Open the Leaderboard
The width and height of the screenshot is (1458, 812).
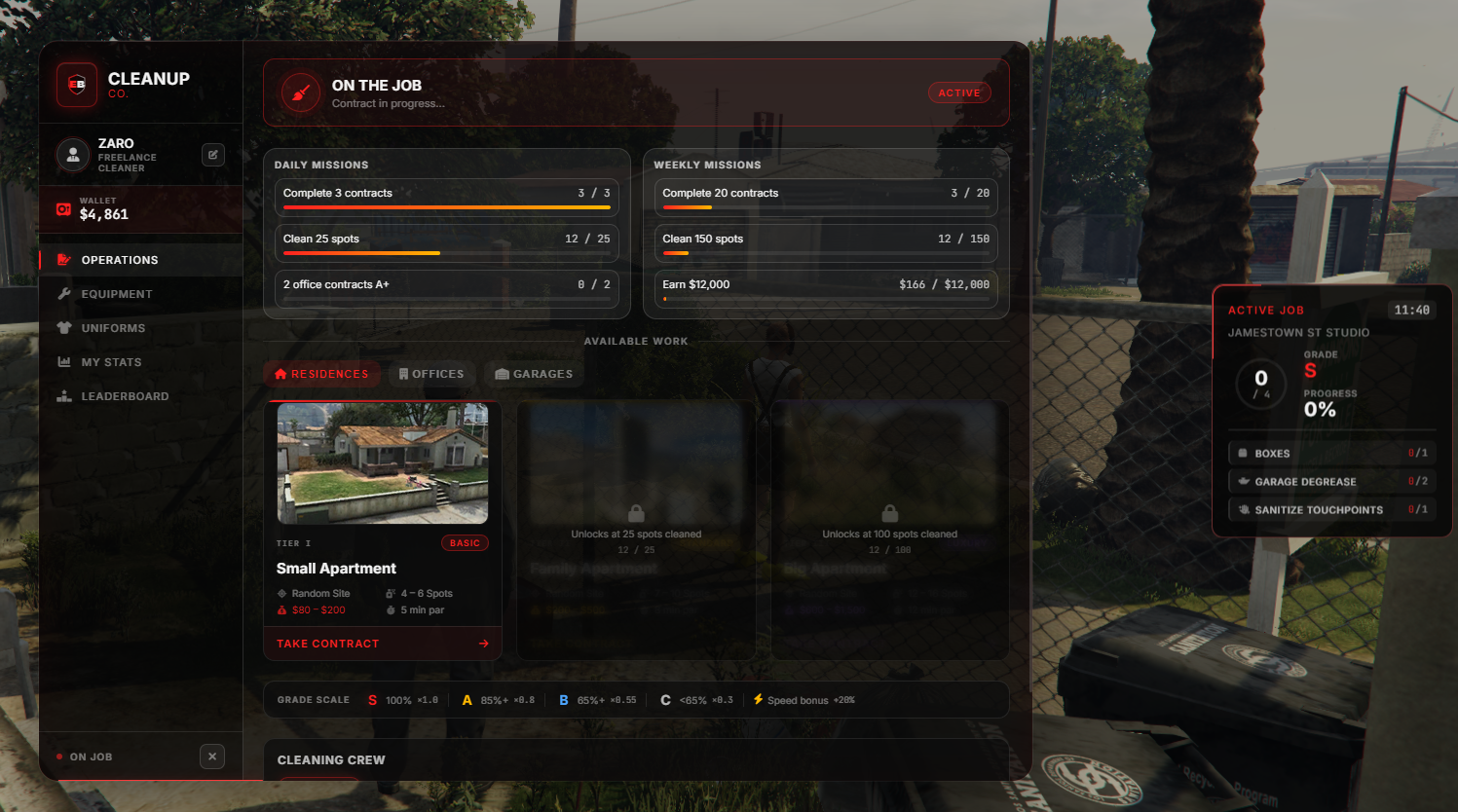125,396
